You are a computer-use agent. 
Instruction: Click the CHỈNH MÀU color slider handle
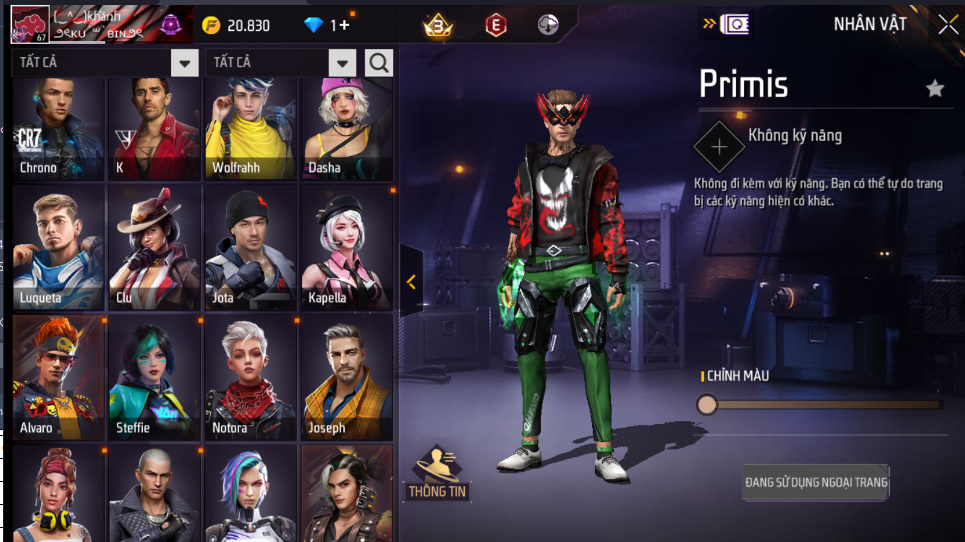[x=707, y=404]
